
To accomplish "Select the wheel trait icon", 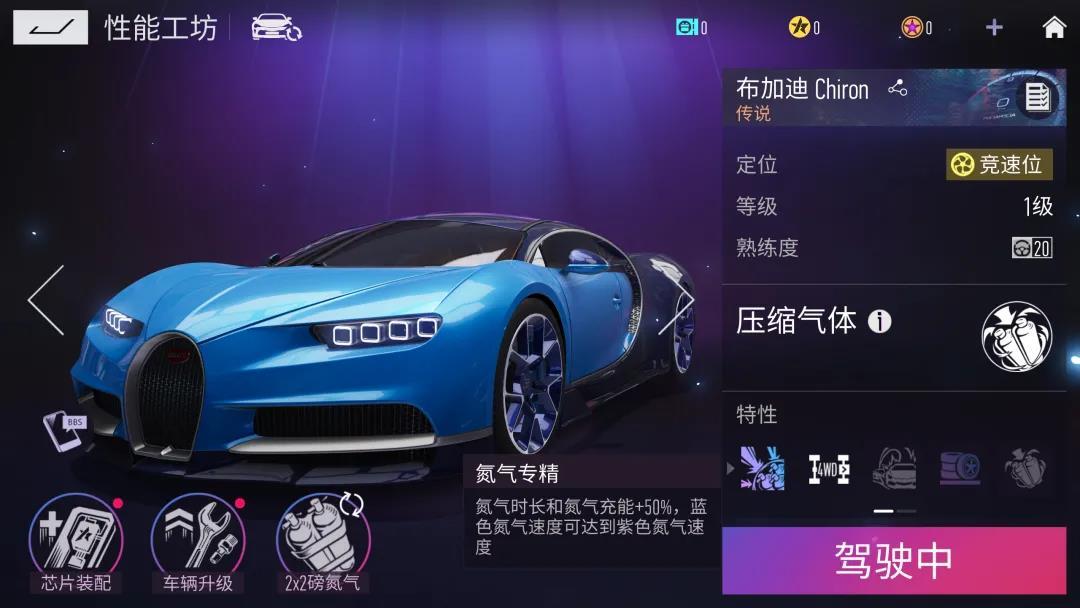I will click(x=960, y=468).
